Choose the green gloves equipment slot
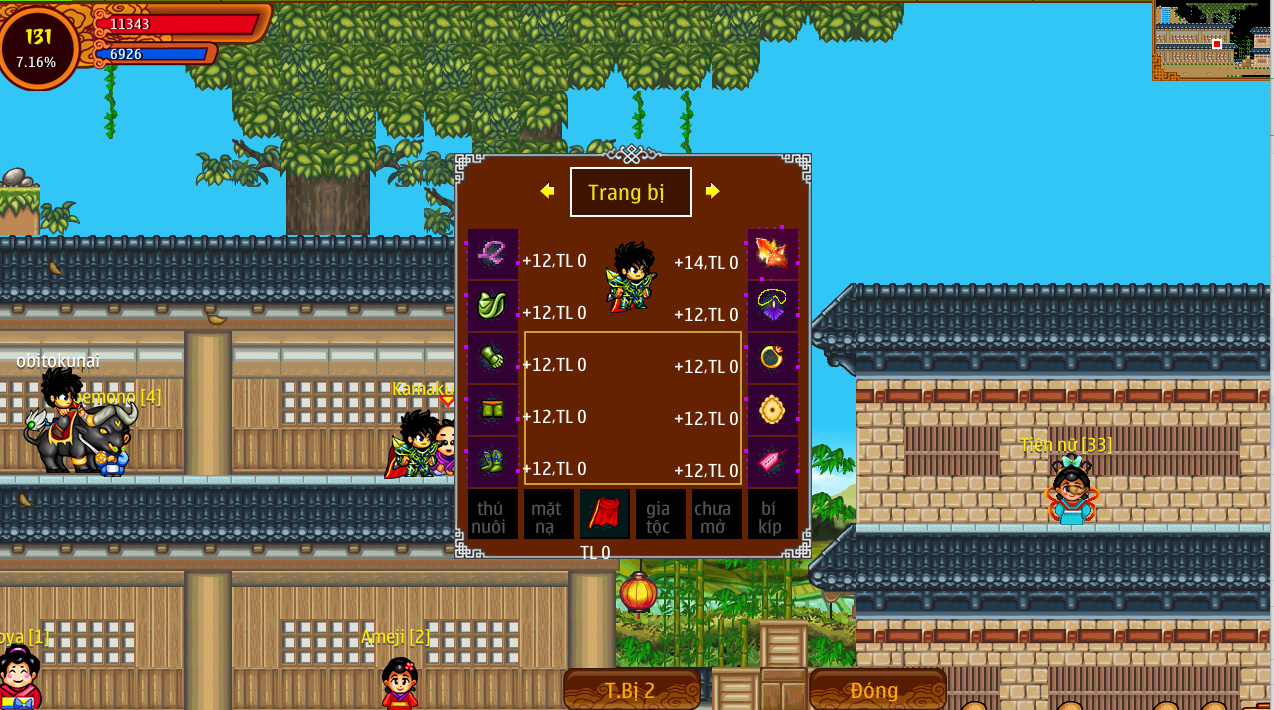Image resolution: width=1274 pixels, height=710 pixels. pos(492,358)
